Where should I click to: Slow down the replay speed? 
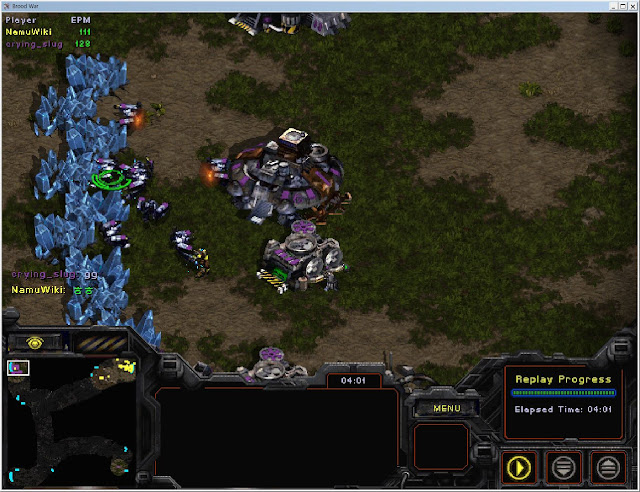564,466
